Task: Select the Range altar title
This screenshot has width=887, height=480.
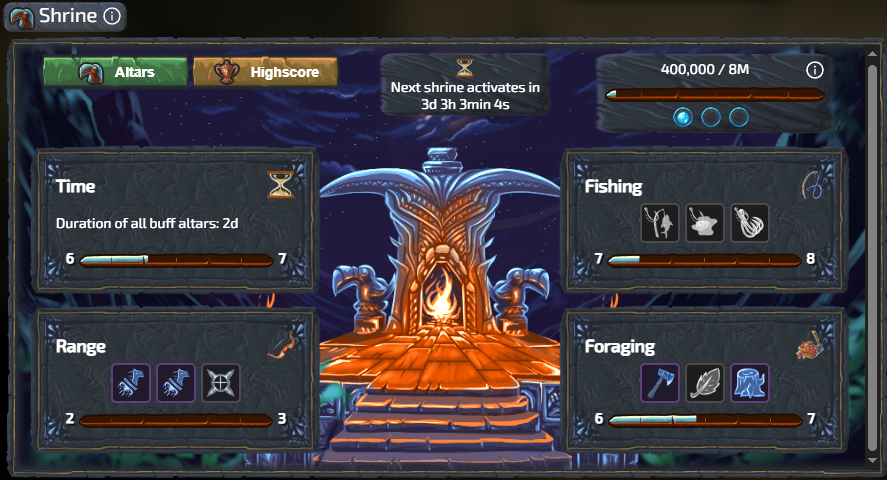Action: [x=81, y=346]
